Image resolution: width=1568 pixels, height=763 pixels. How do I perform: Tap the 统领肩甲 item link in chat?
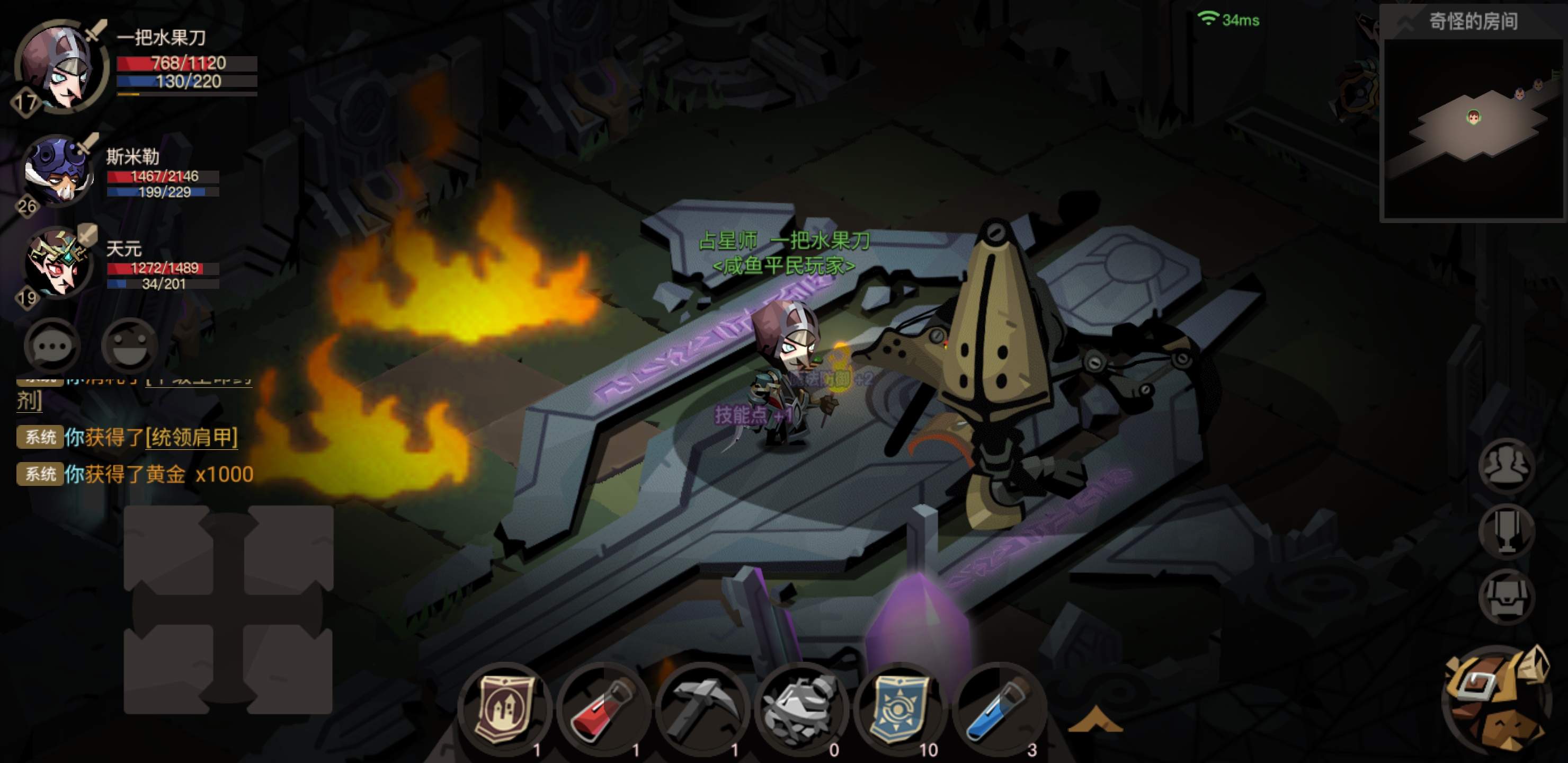[192, 437]
